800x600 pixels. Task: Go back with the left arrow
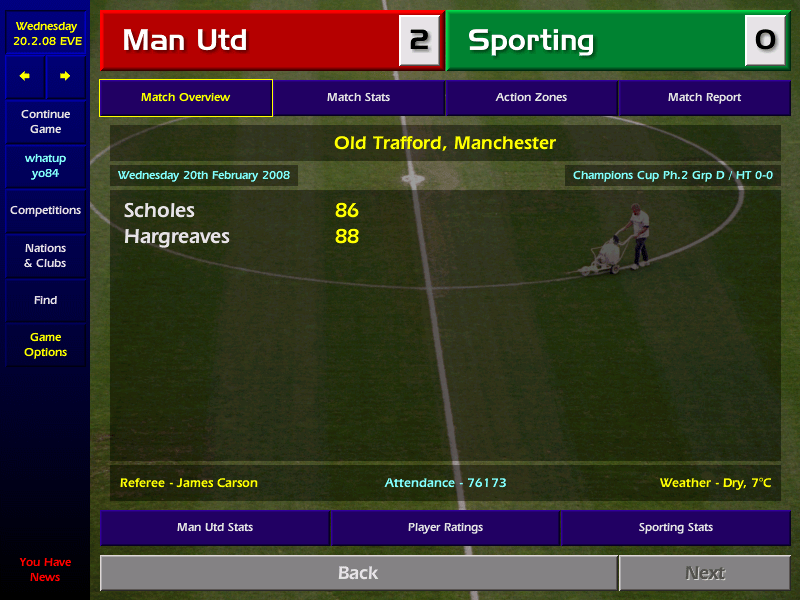[25, 76]
